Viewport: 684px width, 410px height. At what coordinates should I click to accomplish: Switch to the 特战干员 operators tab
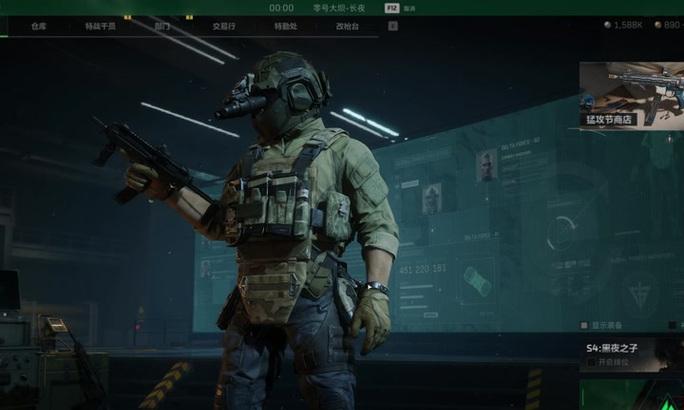click(x=100, y=27)
